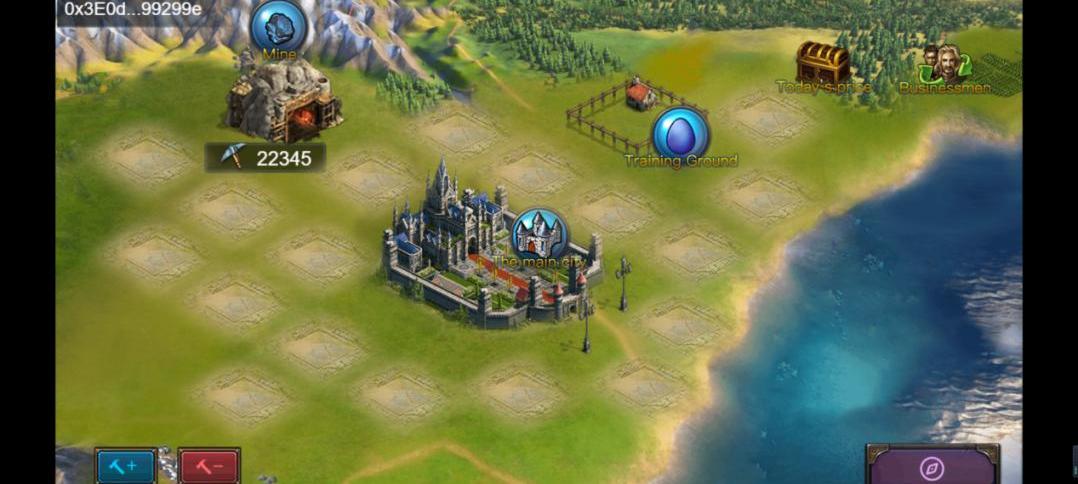Screen dimensions: 1078x484
Task: Click the wallet address 0x3E0d...99299e
Action: (x=133, y=9)
